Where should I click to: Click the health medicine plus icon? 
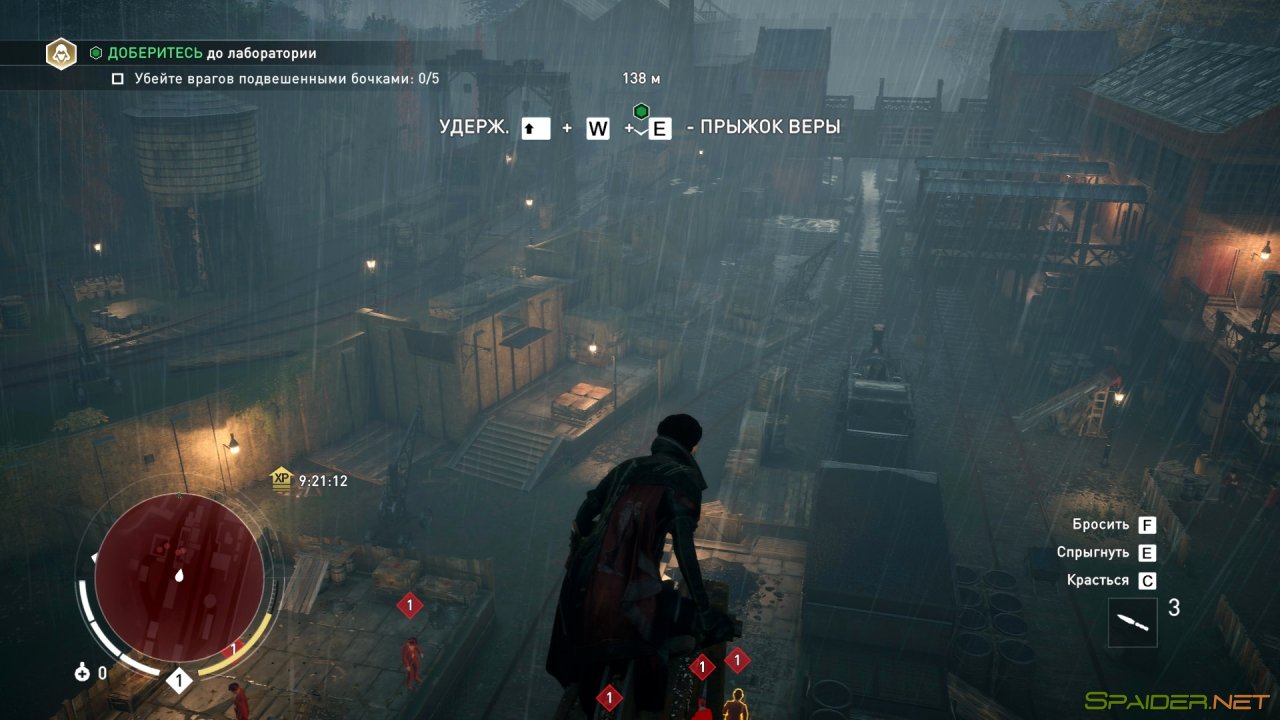click(82, 673)
